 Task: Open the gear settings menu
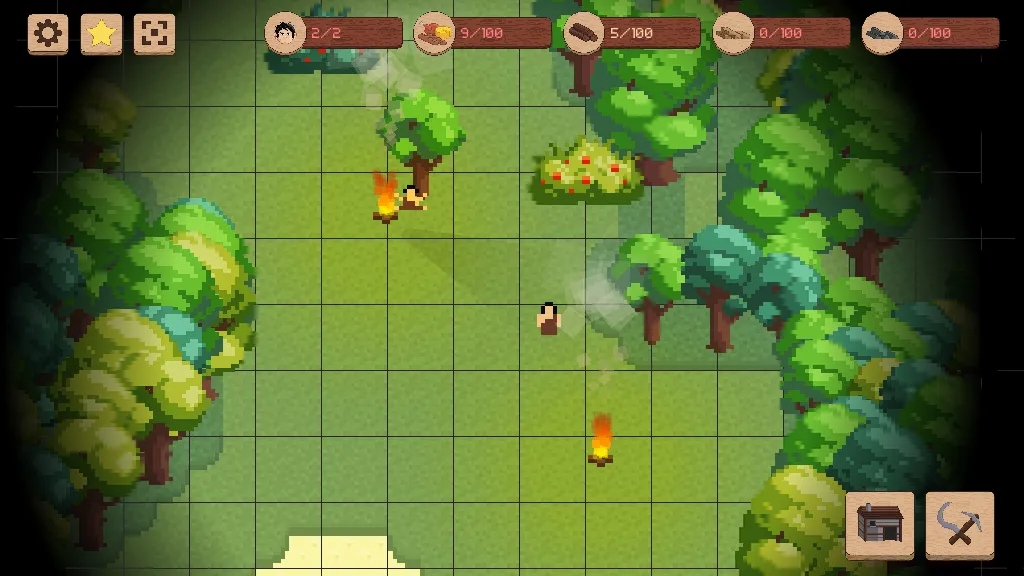click(48, 34)
